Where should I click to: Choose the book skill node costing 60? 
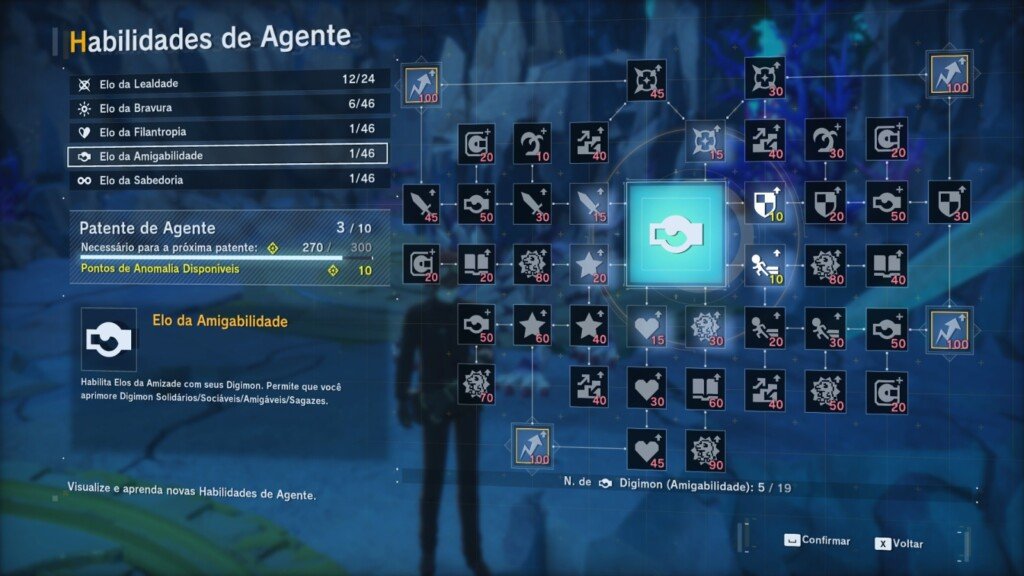point(705,388)
